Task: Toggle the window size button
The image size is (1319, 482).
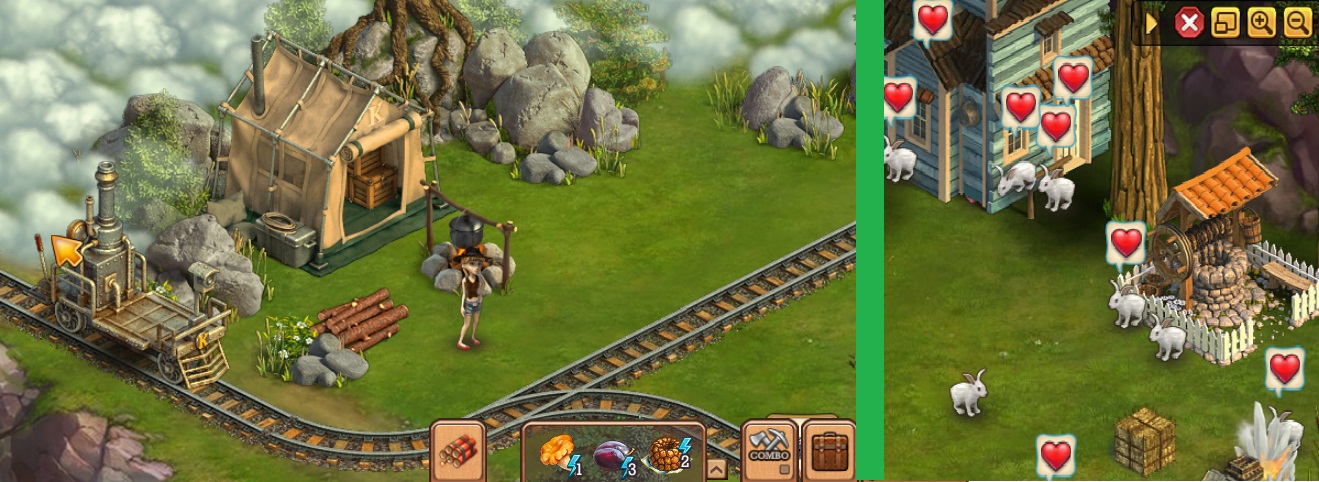Action: click(1225, 23)
